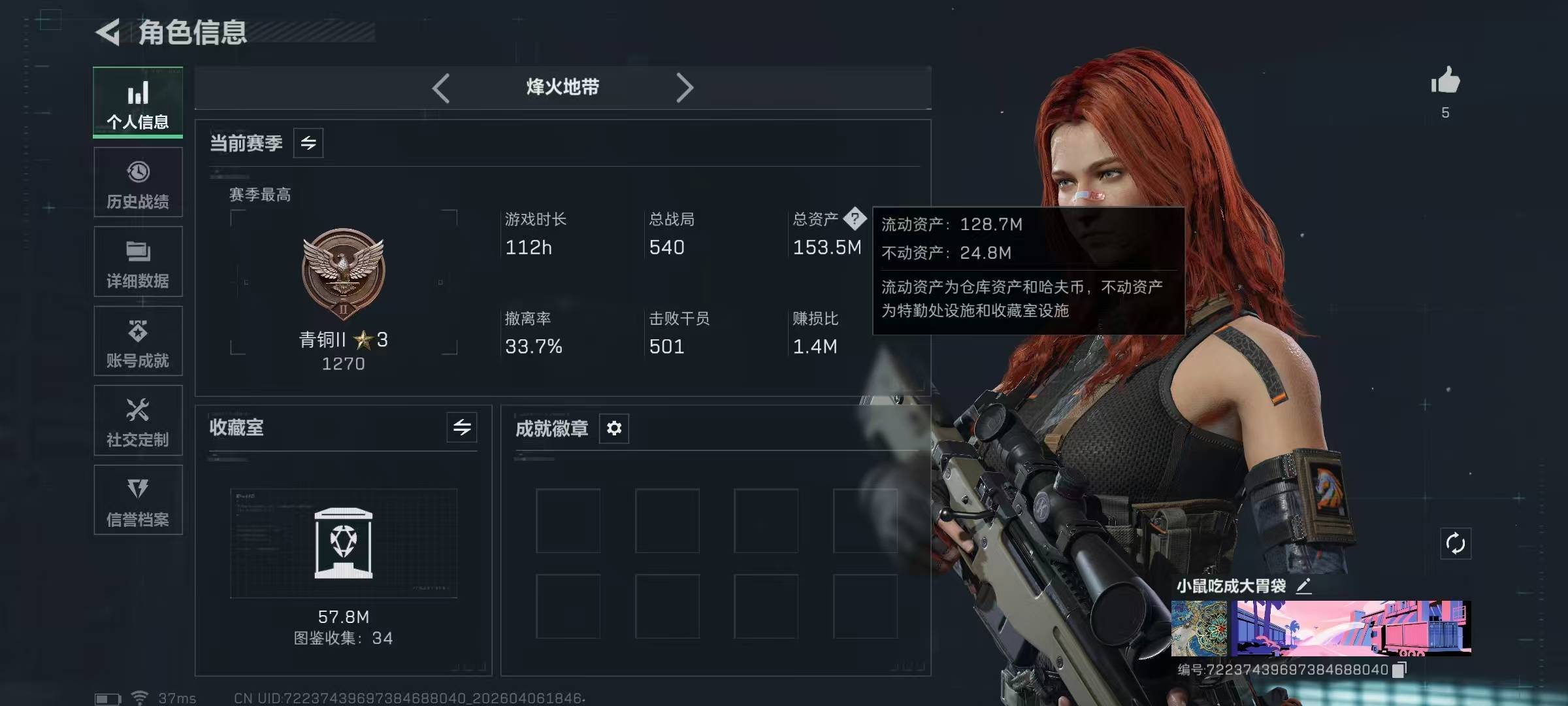Switch the 收藏室 display with swap button
This screenshot has height=706, width=1568.
462,428
